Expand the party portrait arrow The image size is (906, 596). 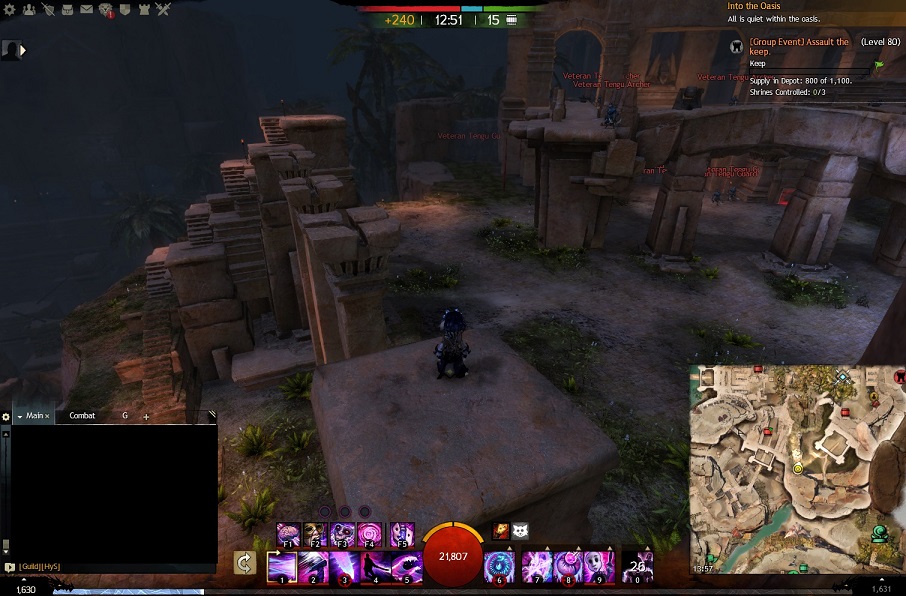23,49
